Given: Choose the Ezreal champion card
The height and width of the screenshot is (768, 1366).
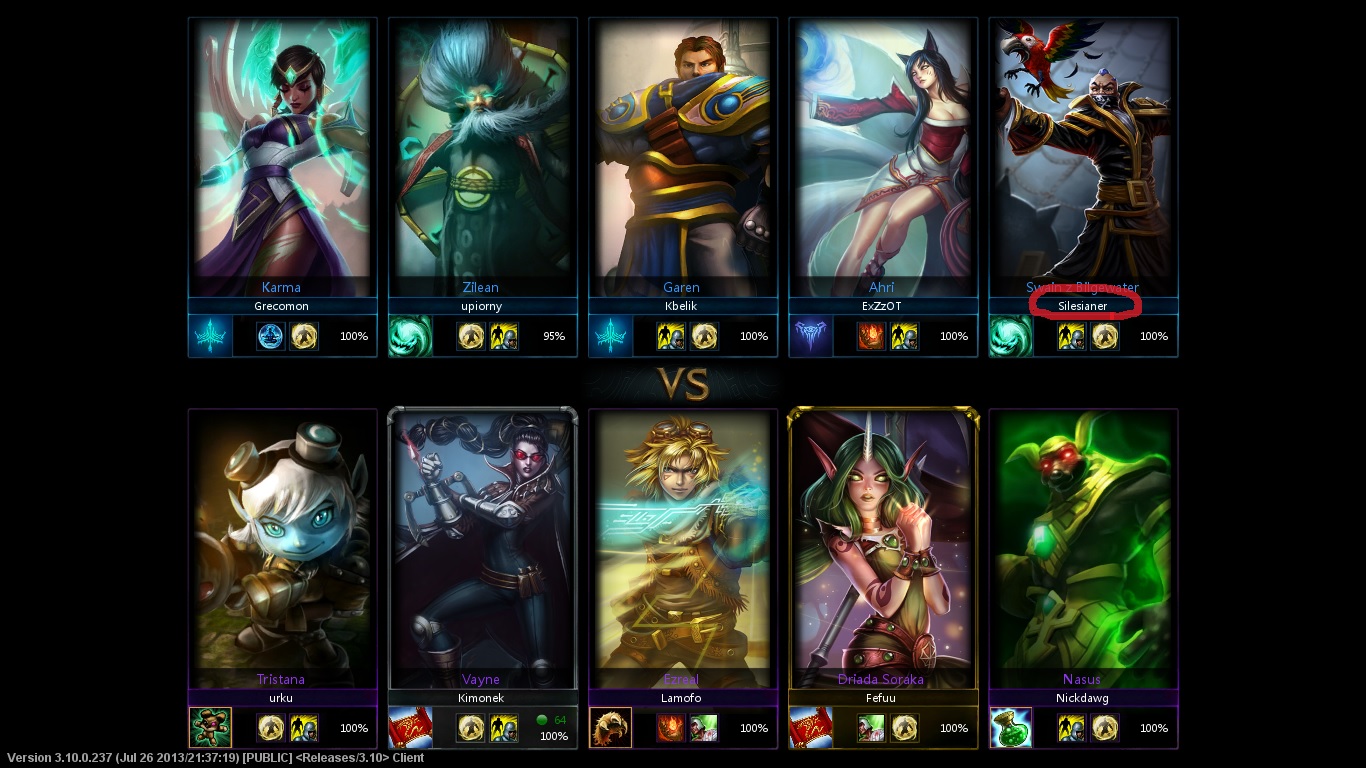Looking at the screenshot, I should (x=682, y=545).
